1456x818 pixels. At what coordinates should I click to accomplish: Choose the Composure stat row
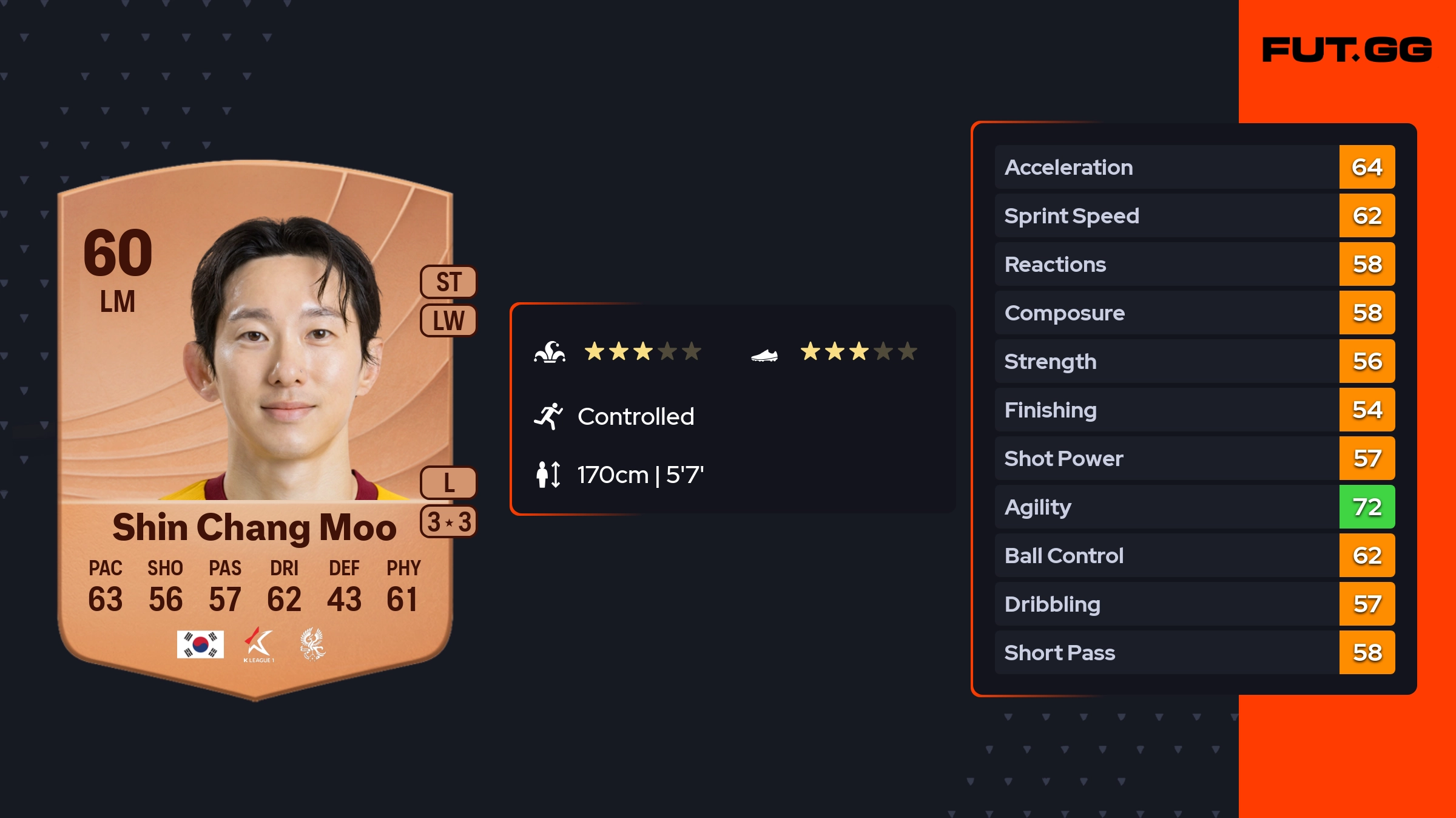click(1194, 313)
